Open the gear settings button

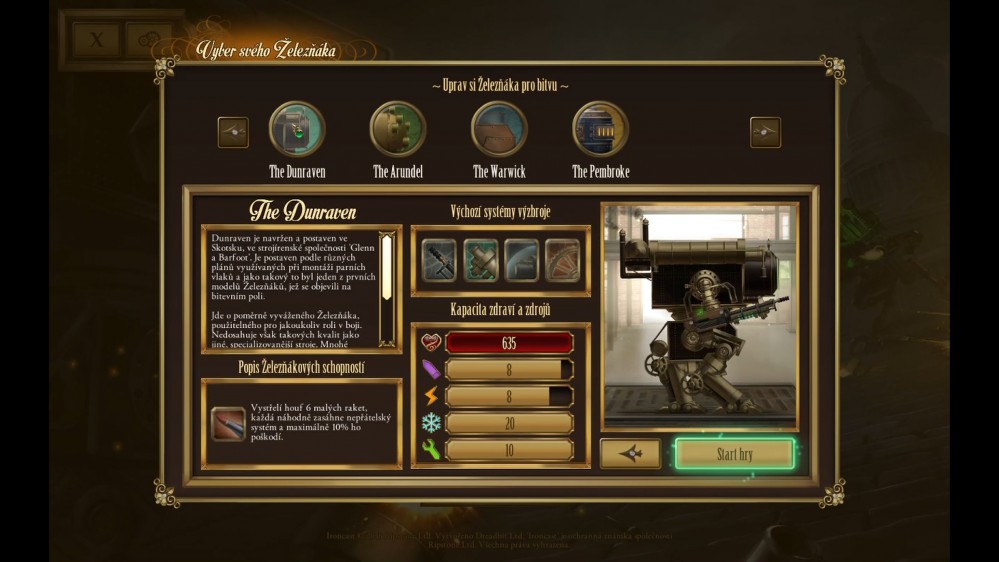pyautogui.click(x=150, y=41)
